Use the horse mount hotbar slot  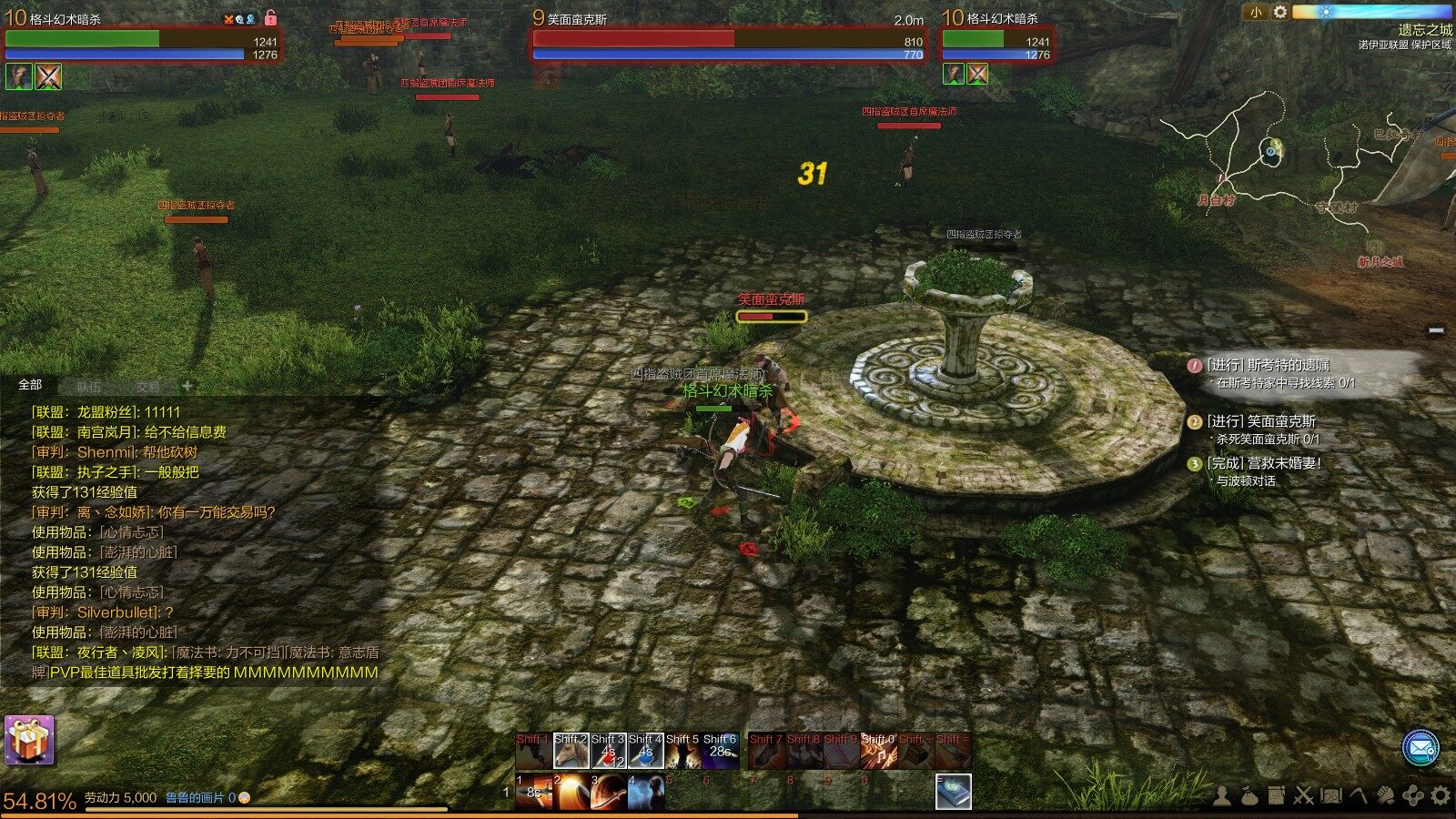571,752
